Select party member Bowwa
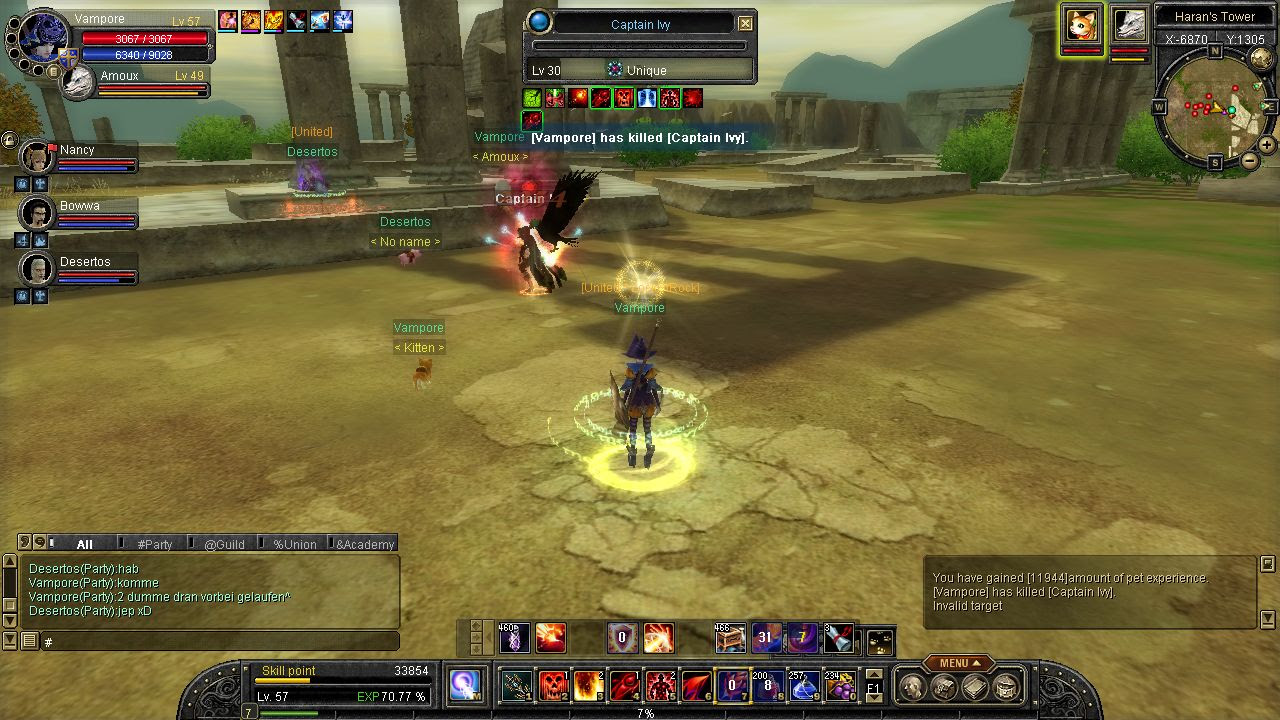 (x=37, y=213)
